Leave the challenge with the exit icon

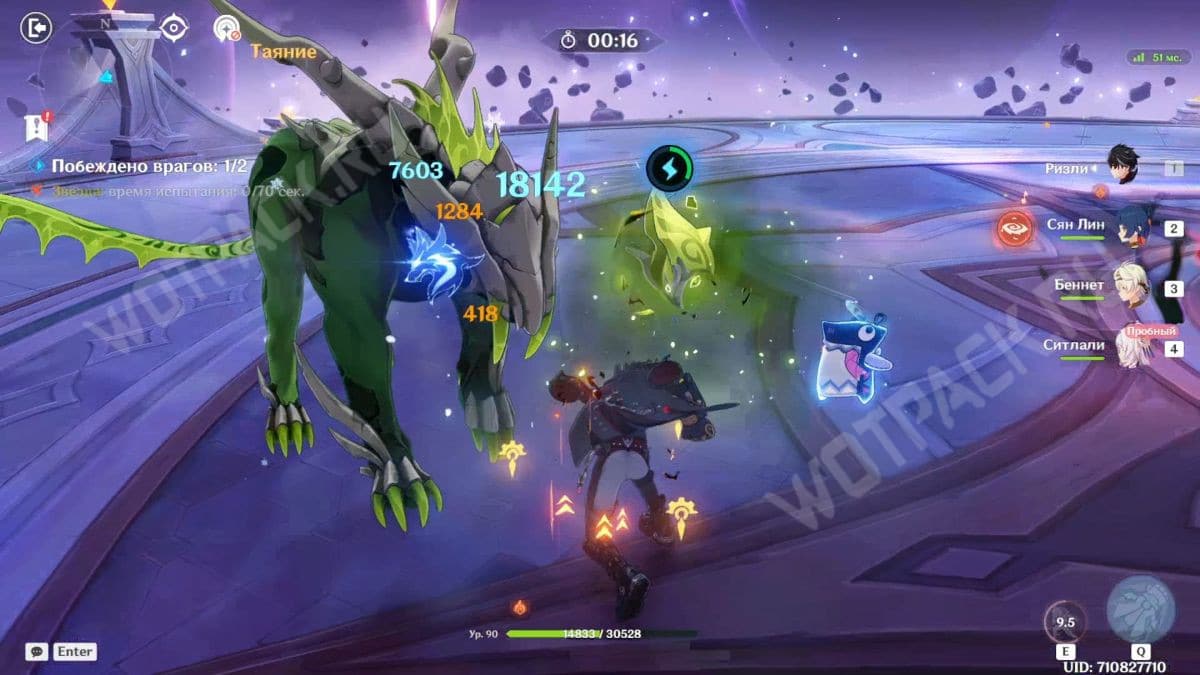click(x=35, y=27)
